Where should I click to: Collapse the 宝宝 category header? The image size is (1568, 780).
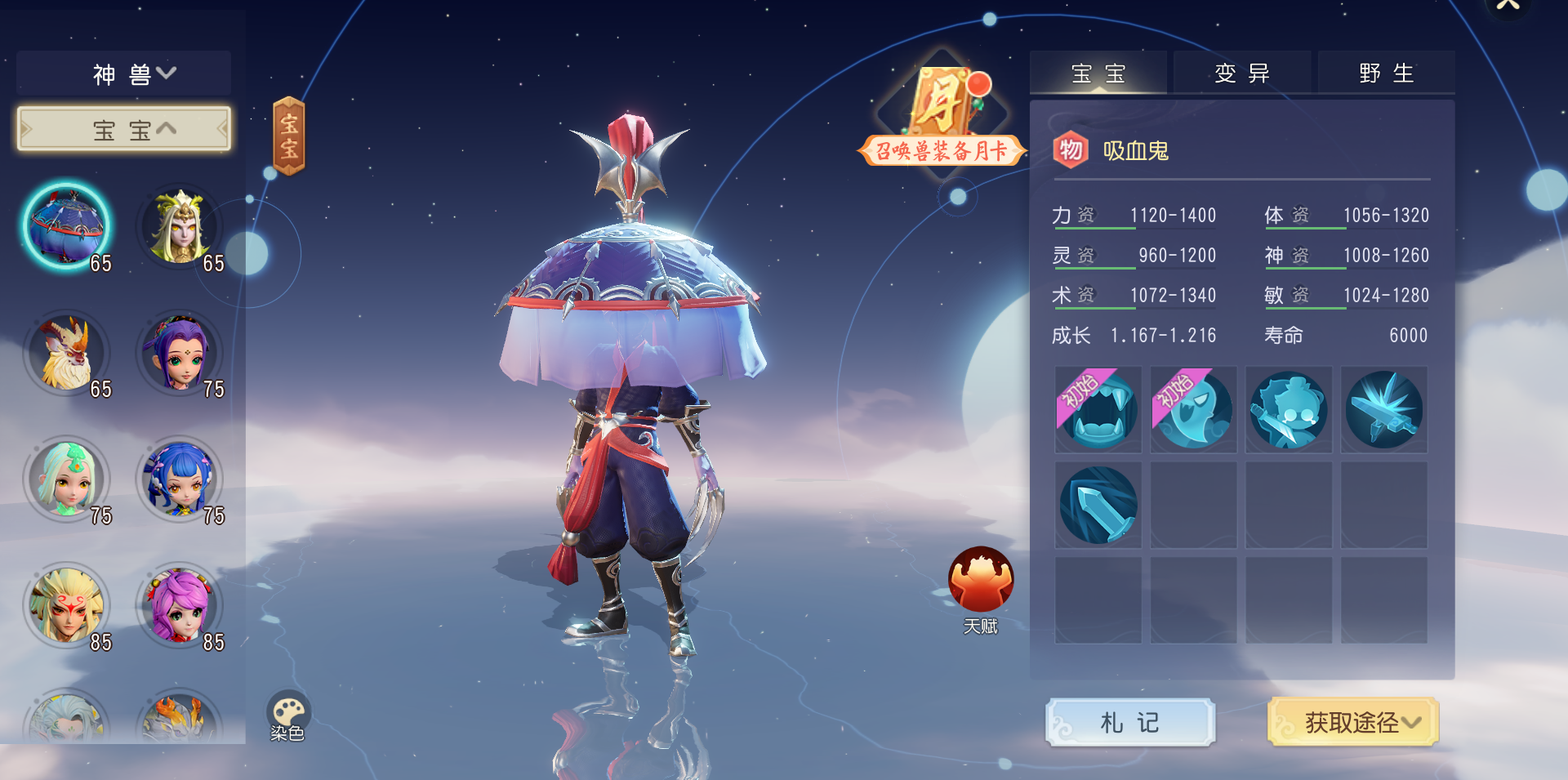pyautogui.click(x=124, y=129)
